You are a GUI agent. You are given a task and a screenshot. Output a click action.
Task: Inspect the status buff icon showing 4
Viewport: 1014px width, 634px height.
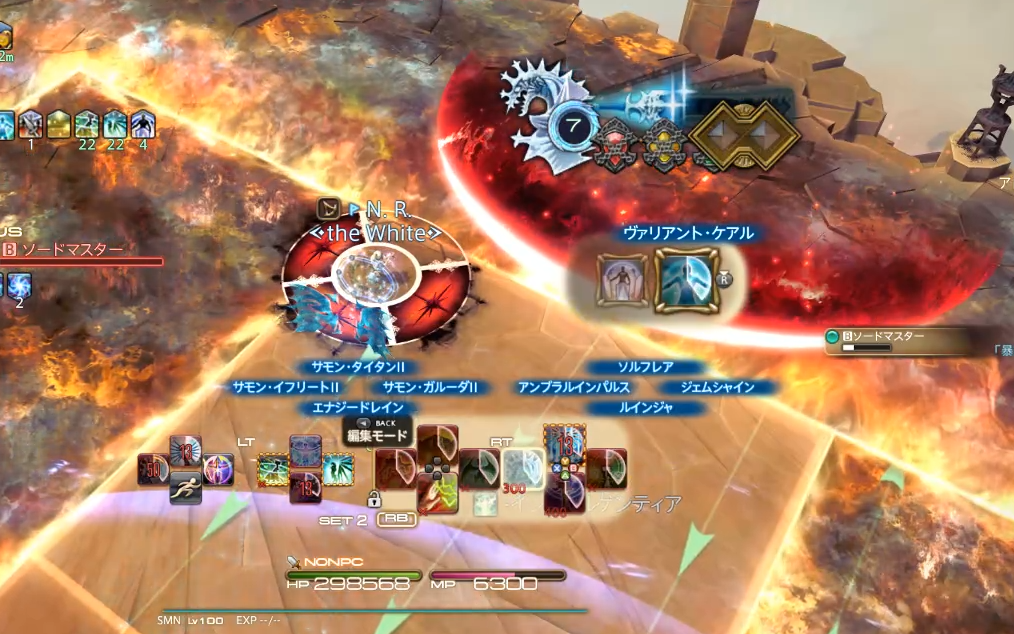click(143, 125)
